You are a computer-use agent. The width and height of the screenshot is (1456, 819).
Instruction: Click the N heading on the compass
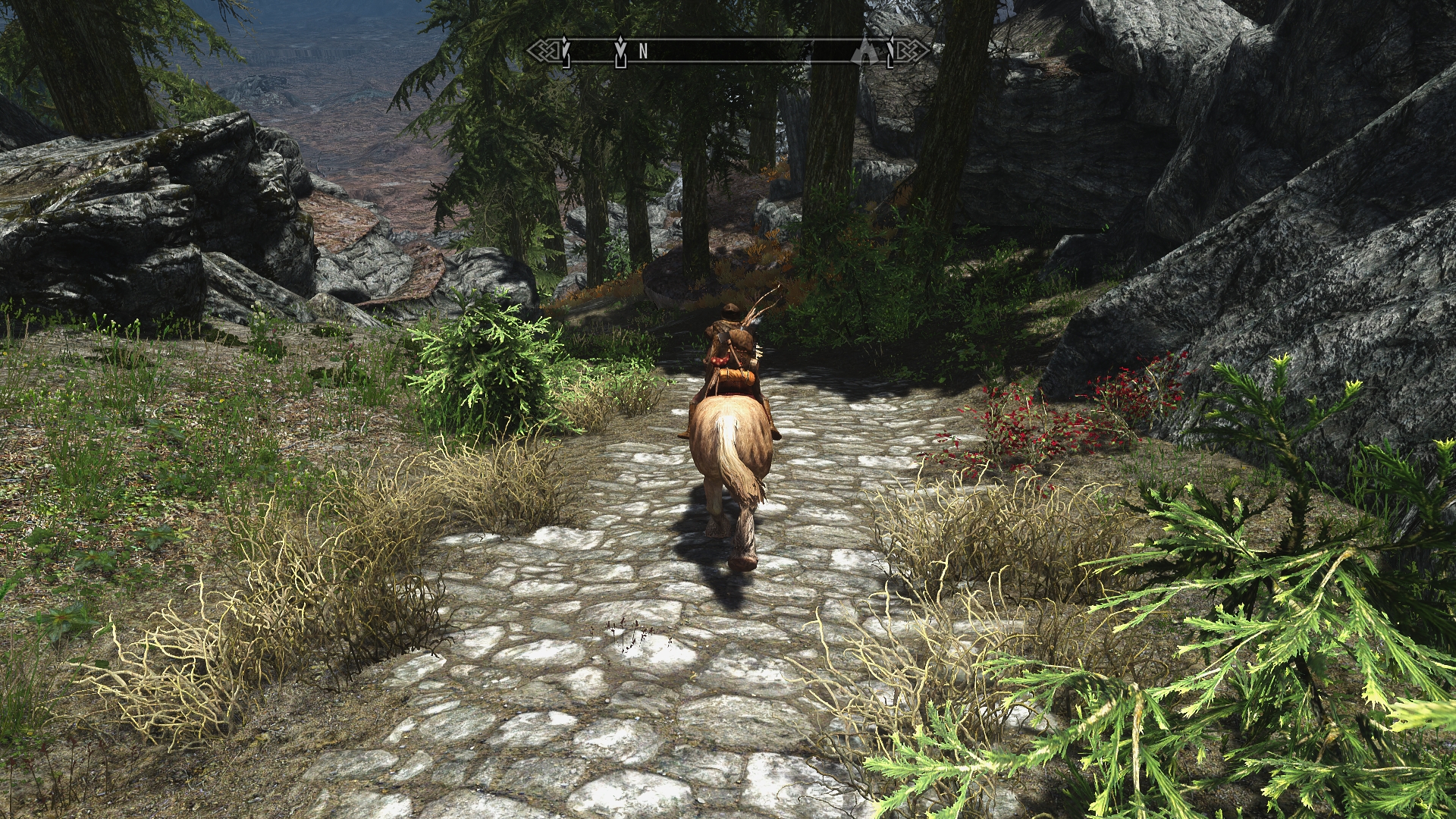[643, 51]
